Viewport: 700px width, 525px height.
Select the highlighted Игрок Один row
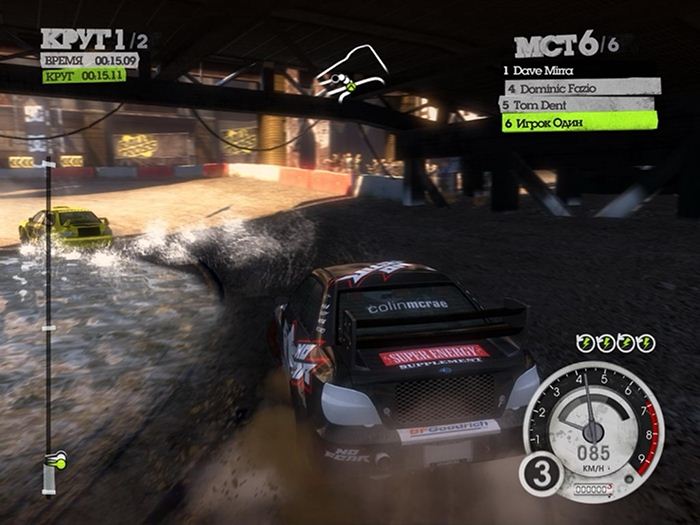(x=579, y=121)
